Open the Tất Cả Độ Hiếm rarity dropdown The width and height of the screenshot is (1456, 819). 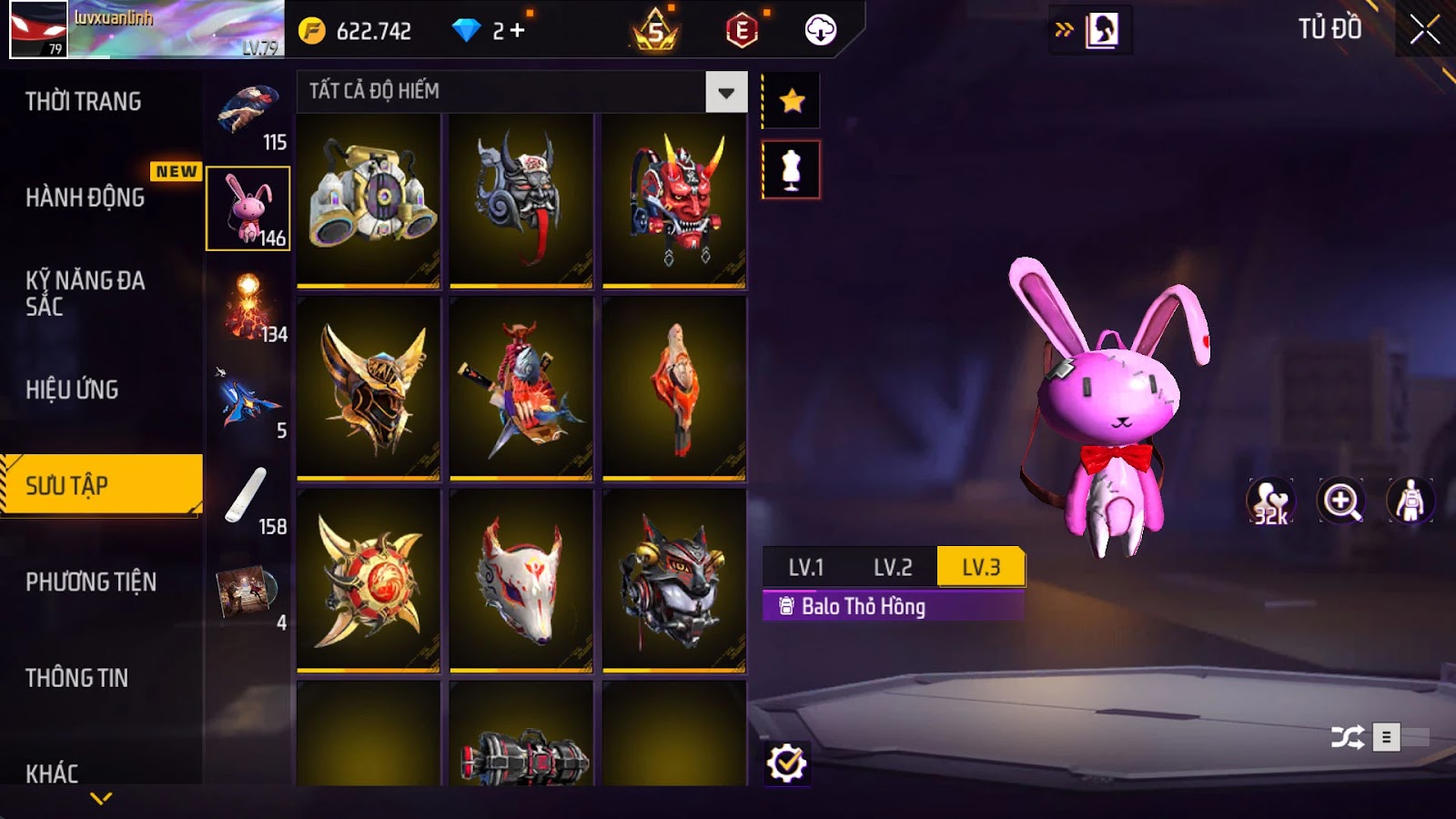pos(726,92)
